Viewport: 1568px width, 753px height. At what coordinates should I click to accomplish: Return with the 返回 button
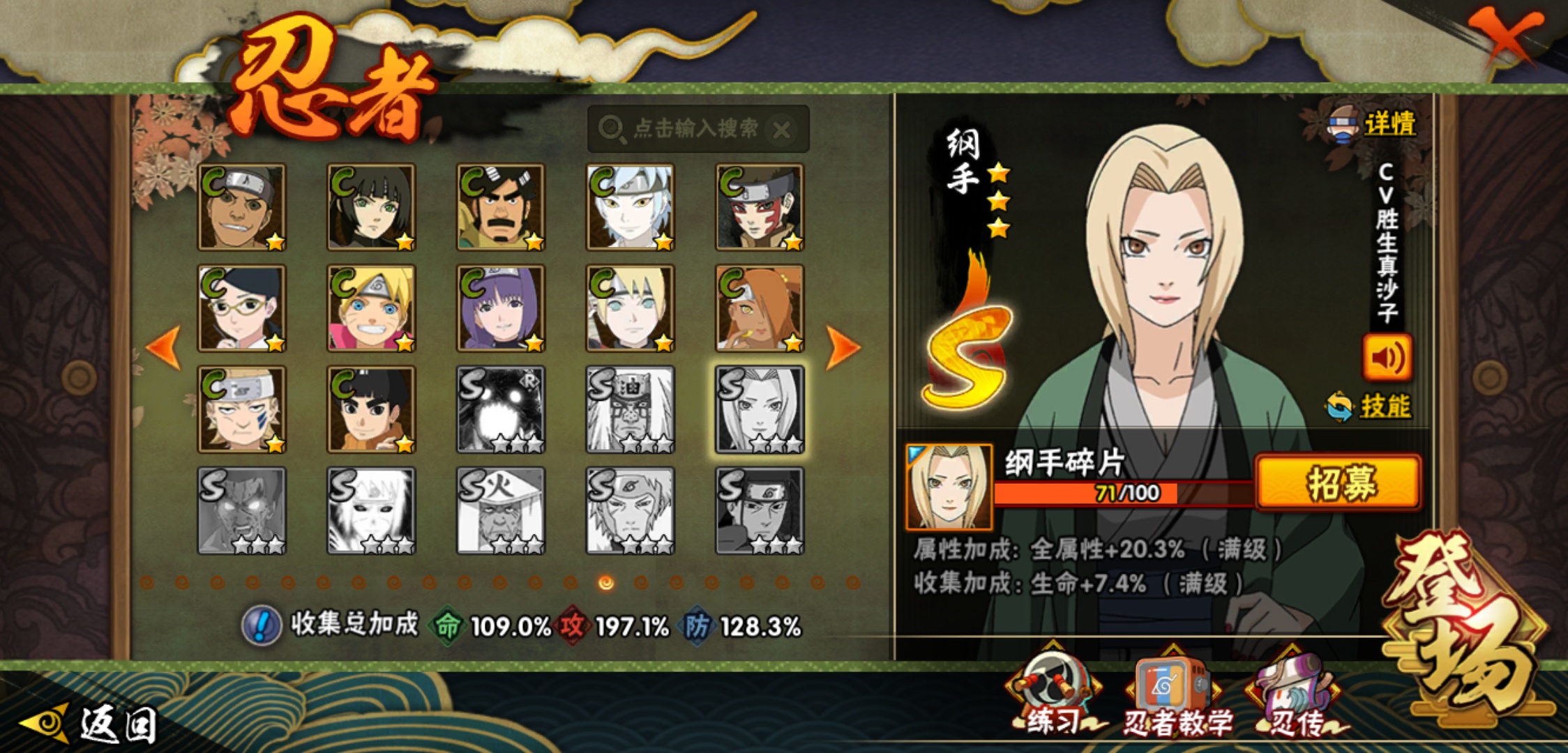pos(91,724)
